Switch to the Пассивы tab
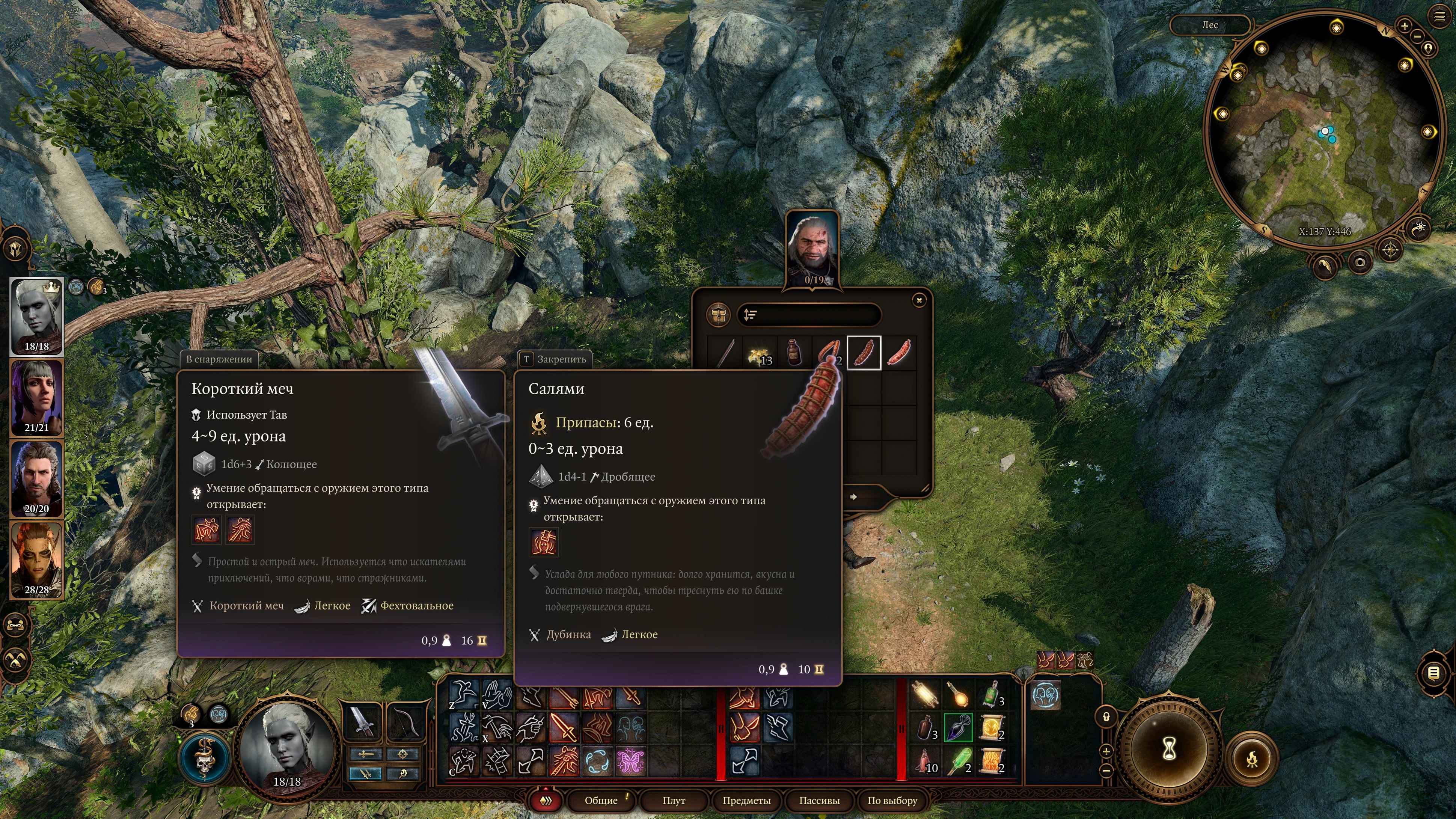 (819, 800)
